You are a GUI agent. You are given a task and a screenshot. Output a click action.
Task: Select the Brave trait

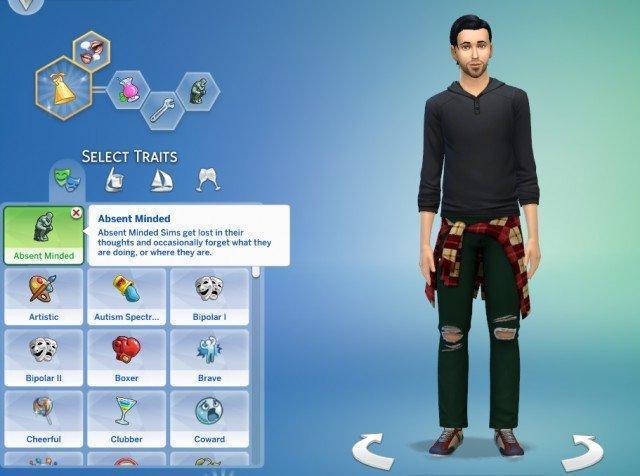click(209, 358)
